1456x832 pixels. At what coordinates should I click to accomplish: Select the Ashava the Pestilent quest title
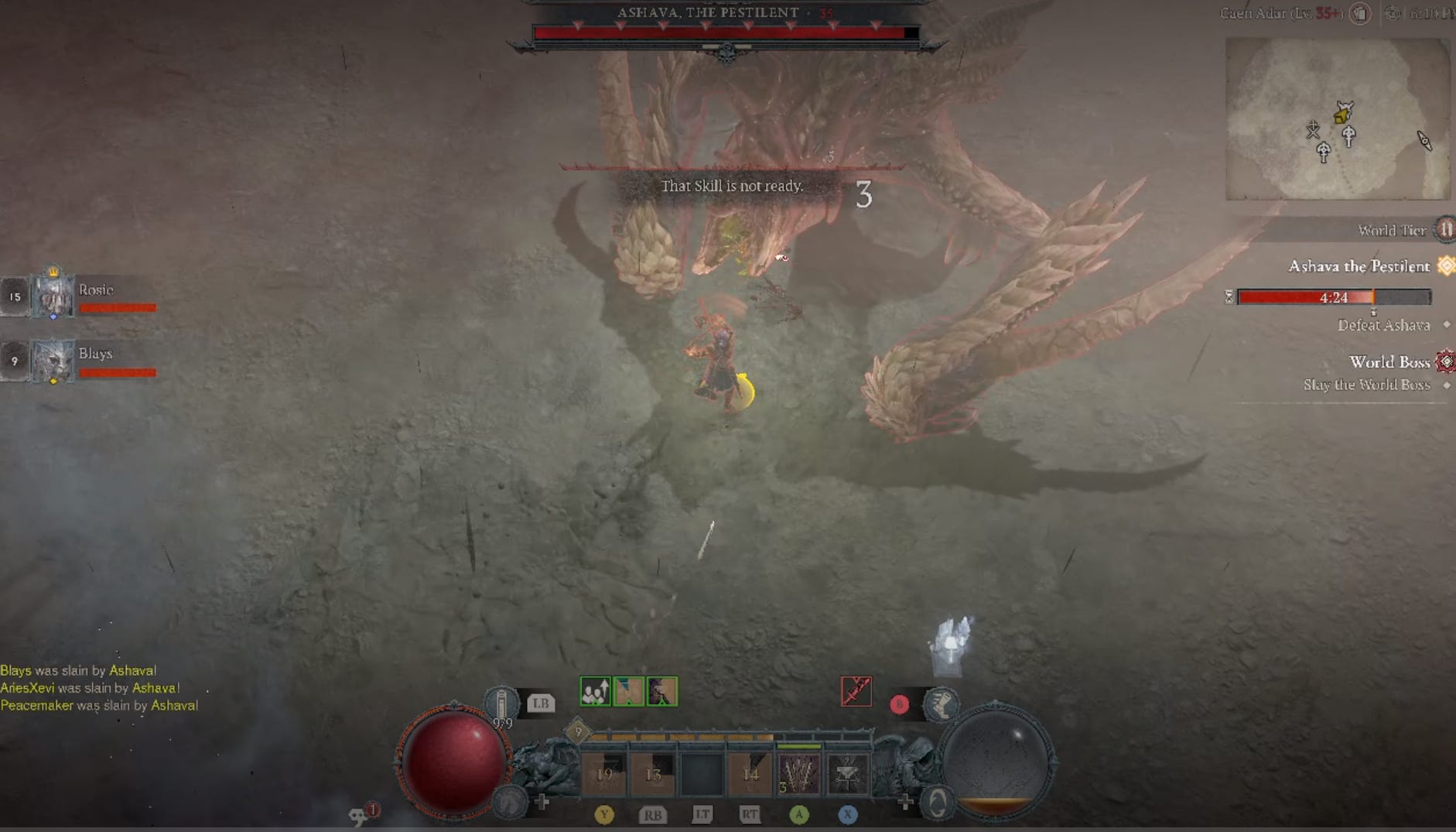(x=1359, y=266)
